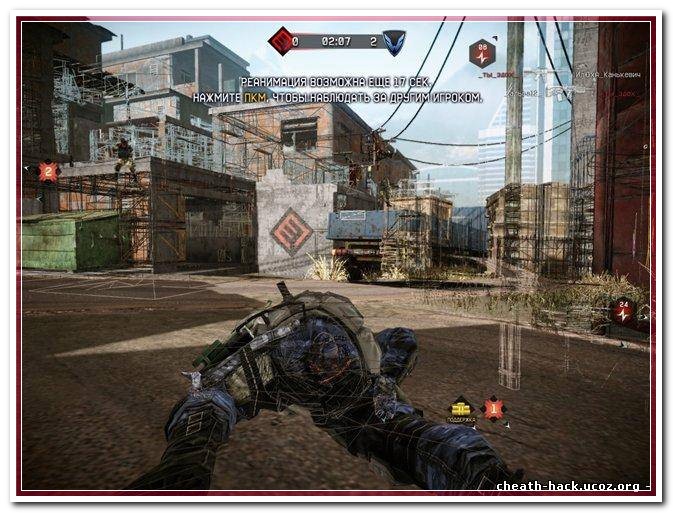
Task: Open the cheath-hack.ucoz.org watermark link
Action: point(568,486)
